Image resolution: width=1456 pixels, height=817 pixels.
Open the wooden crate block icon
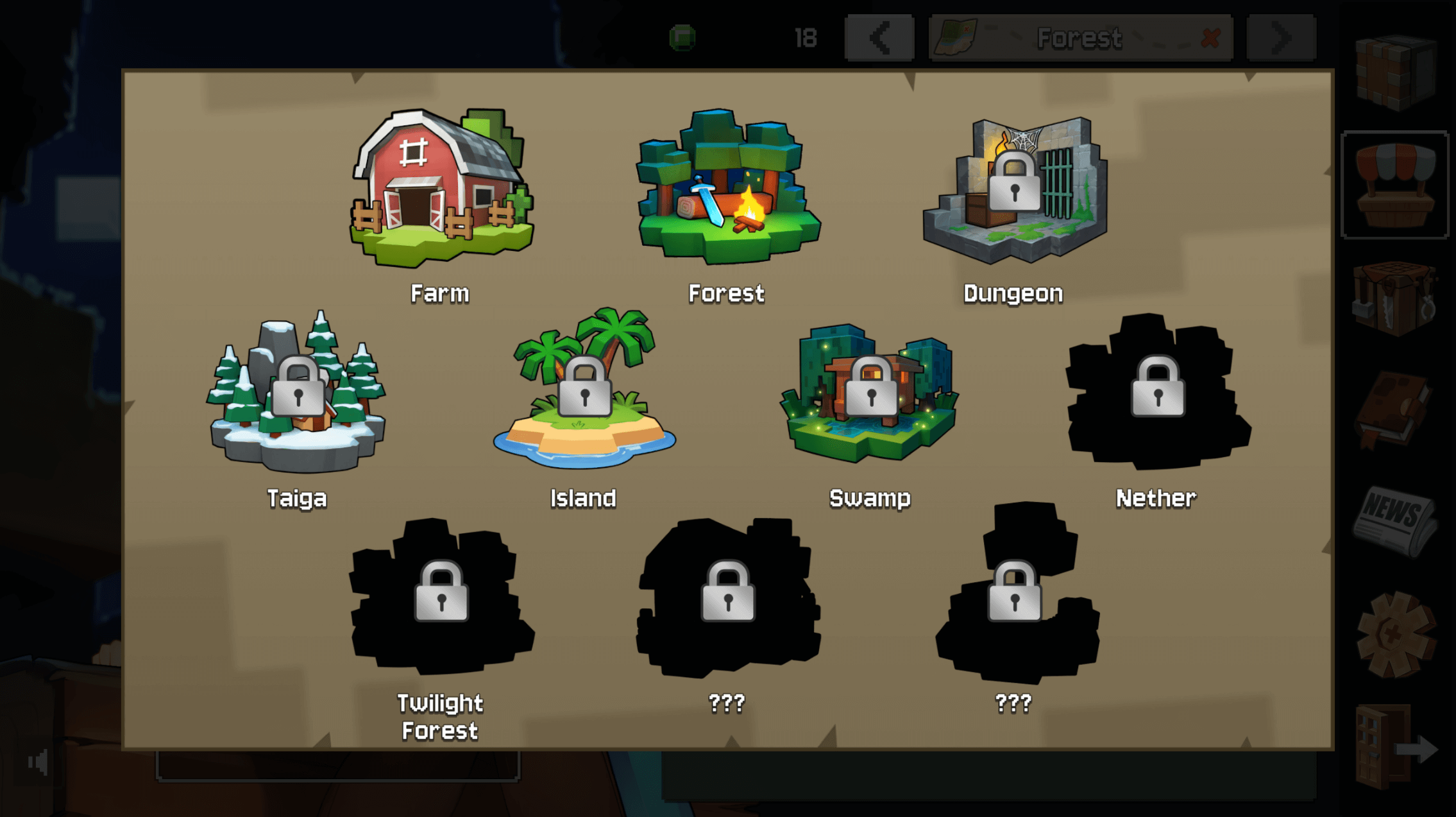click(x=1394, y=72)
